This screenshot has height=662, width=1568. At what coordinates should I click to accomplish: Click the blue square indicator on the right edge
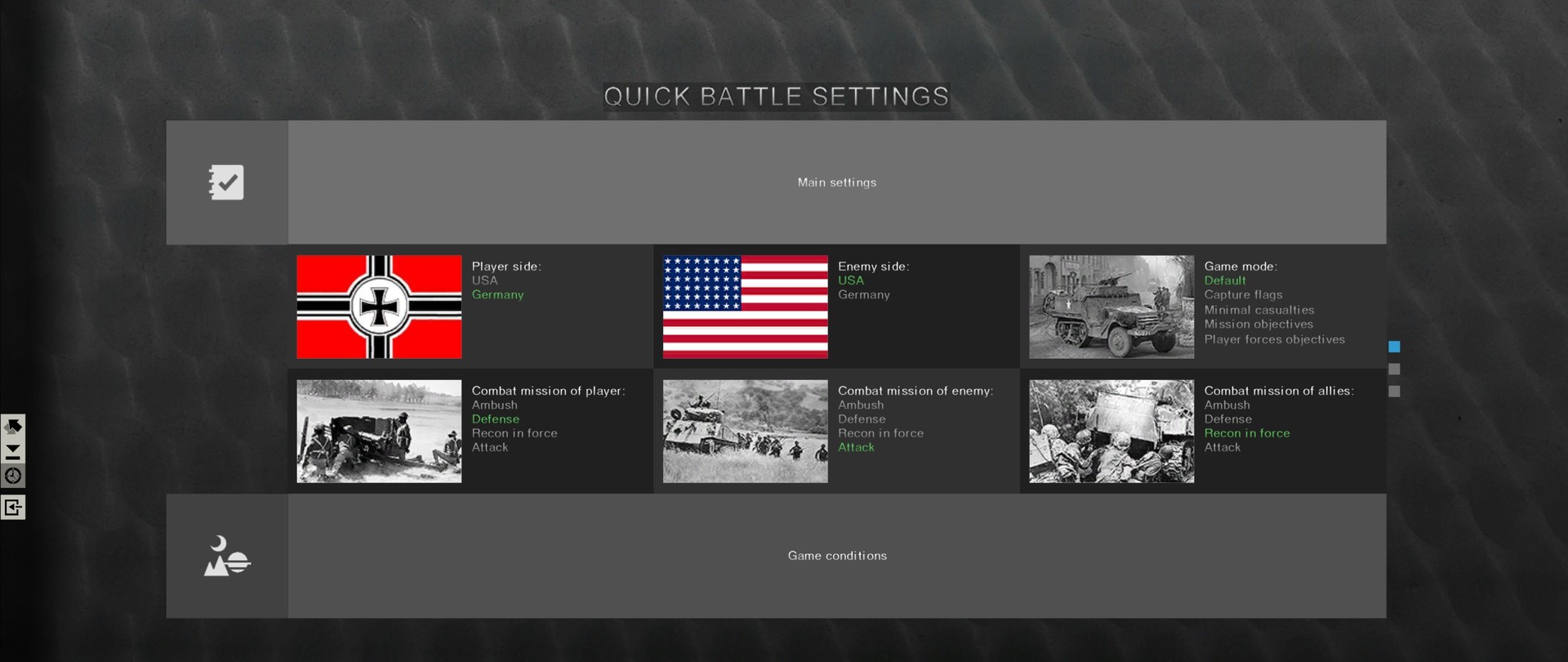pyautogui.click(x=1395, y=347)
